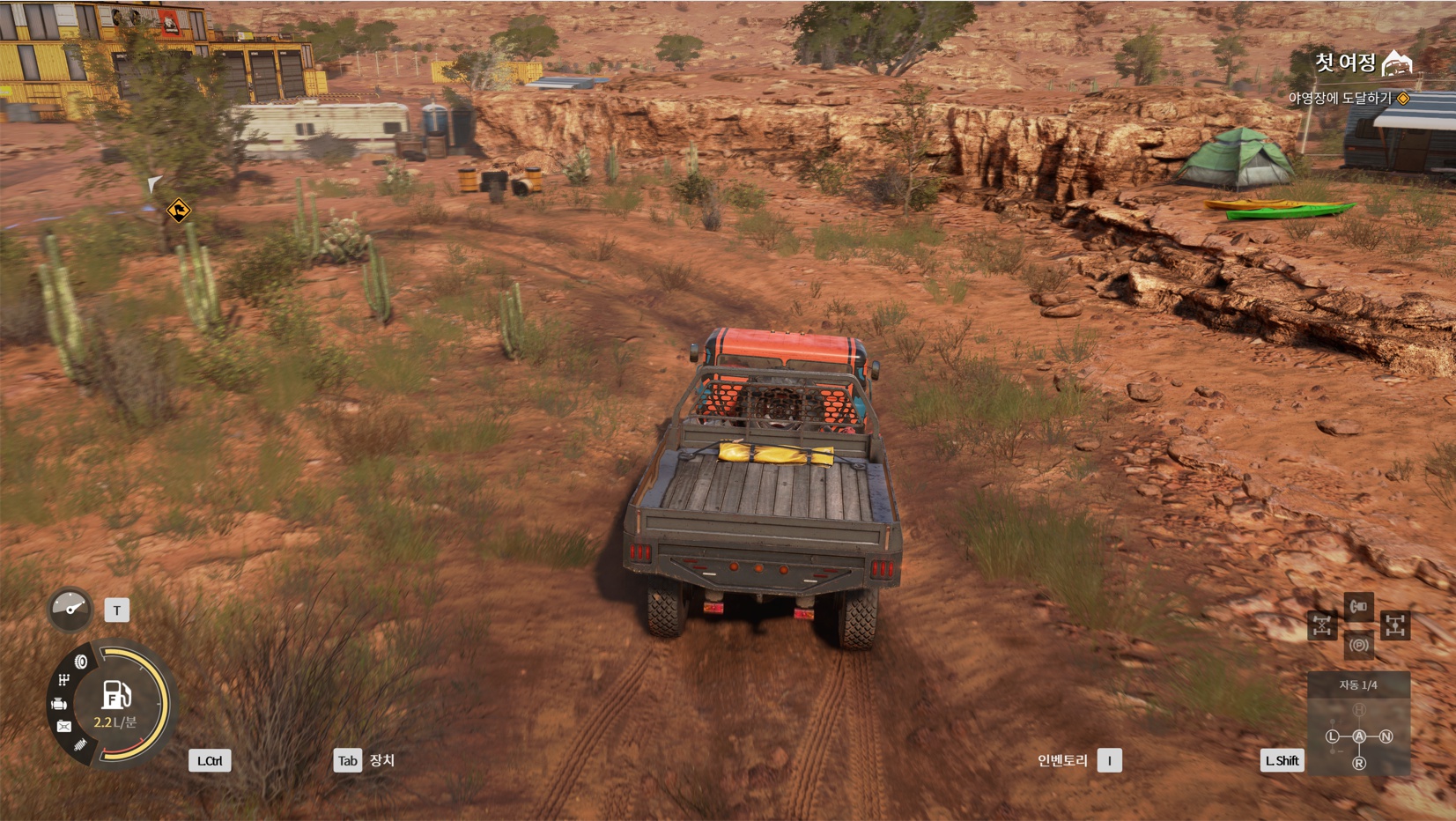1456x821 pixels.
Task: Click the tire pressure gauge icon
Action: (x=70, y=609)
